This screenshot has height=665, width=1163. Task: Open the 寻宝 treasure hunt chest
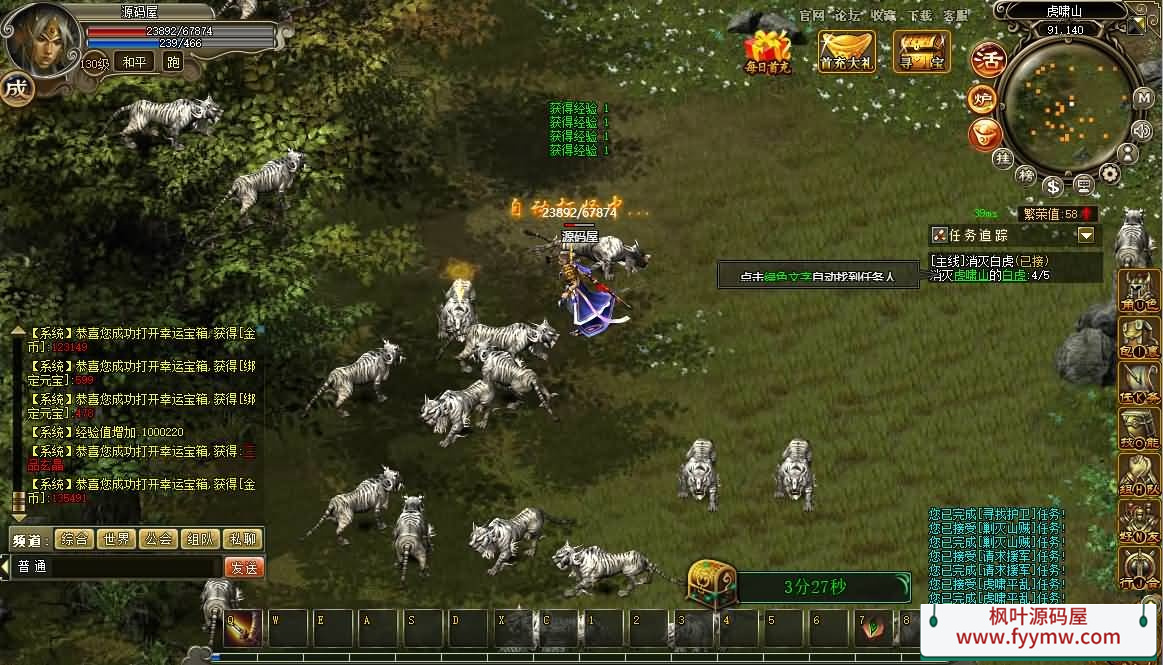coord(921,52)
